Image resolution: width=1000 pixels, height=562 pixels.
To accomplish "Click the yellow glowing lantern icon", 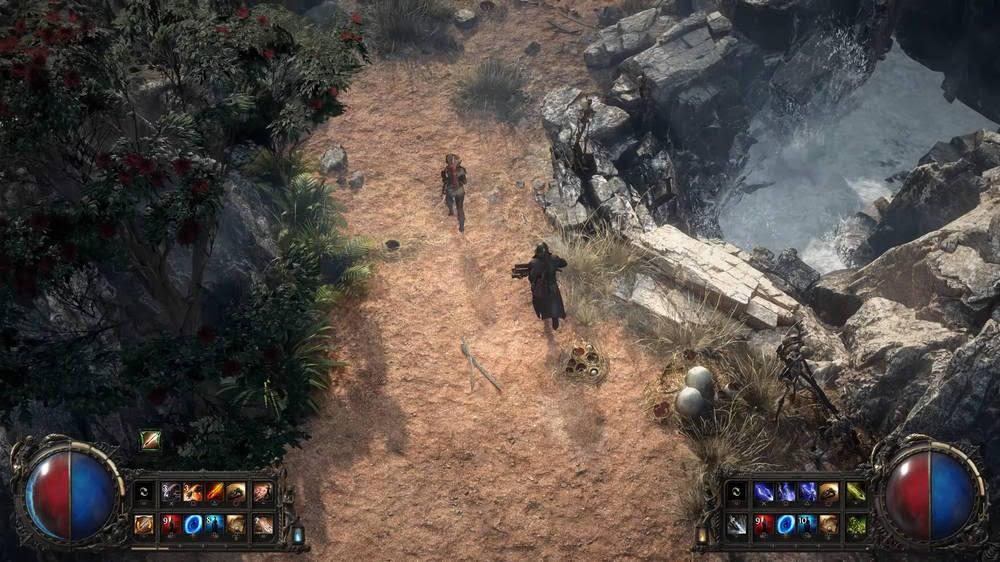I will (702, 535).
